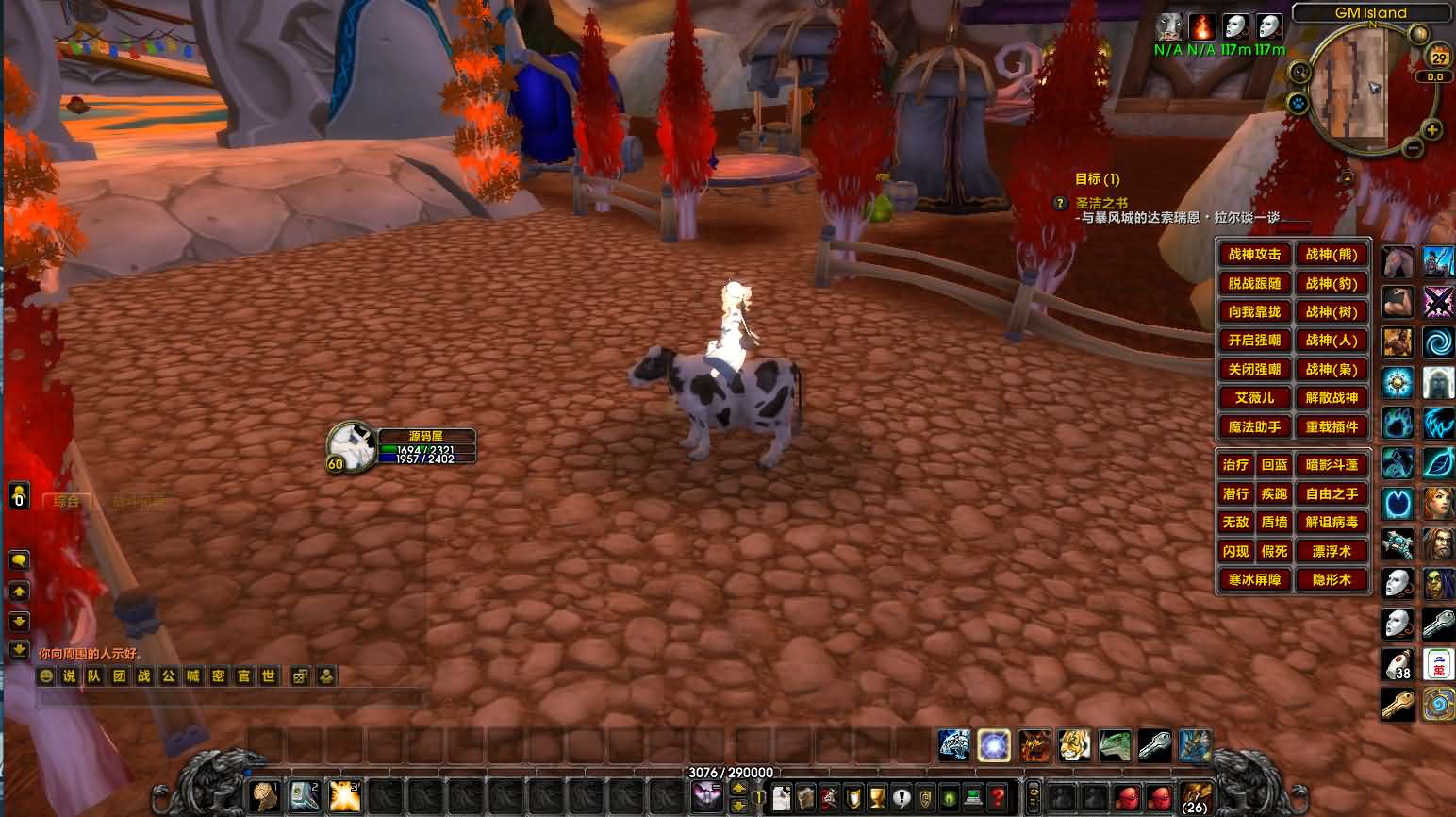Open the 魔法助手 button
The width and height of the screenshot is (1456, 817).
(x=1254, y=427)
